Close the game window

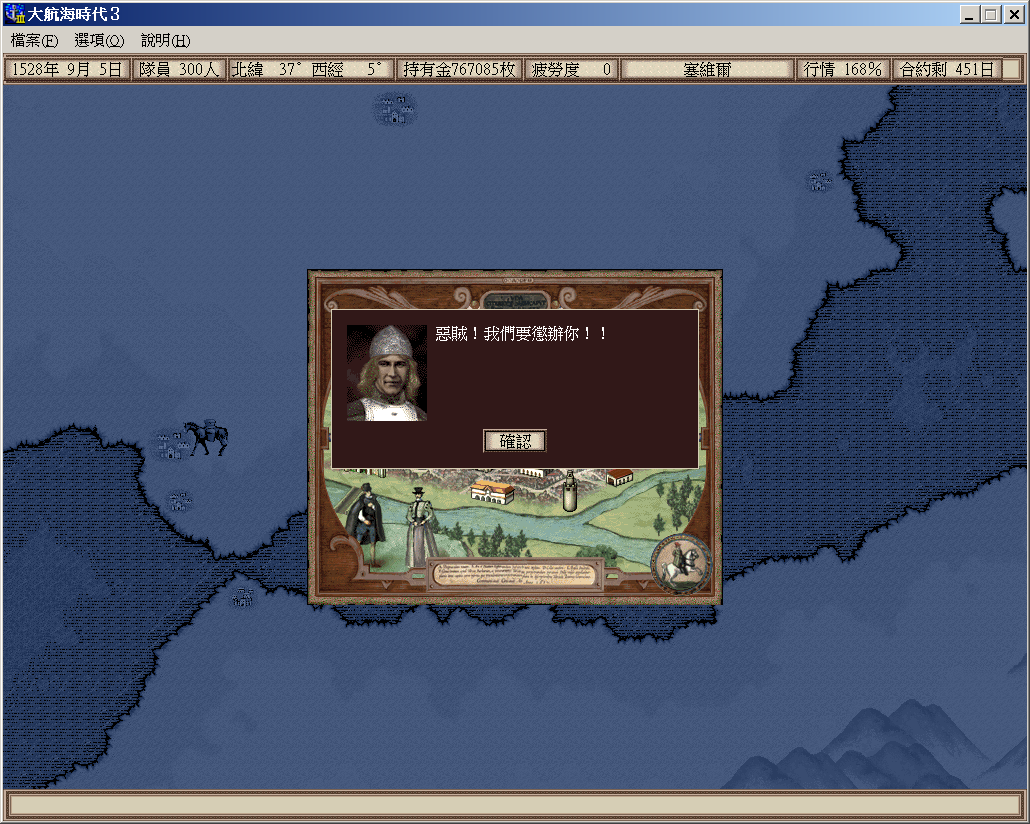(1013, 15)
